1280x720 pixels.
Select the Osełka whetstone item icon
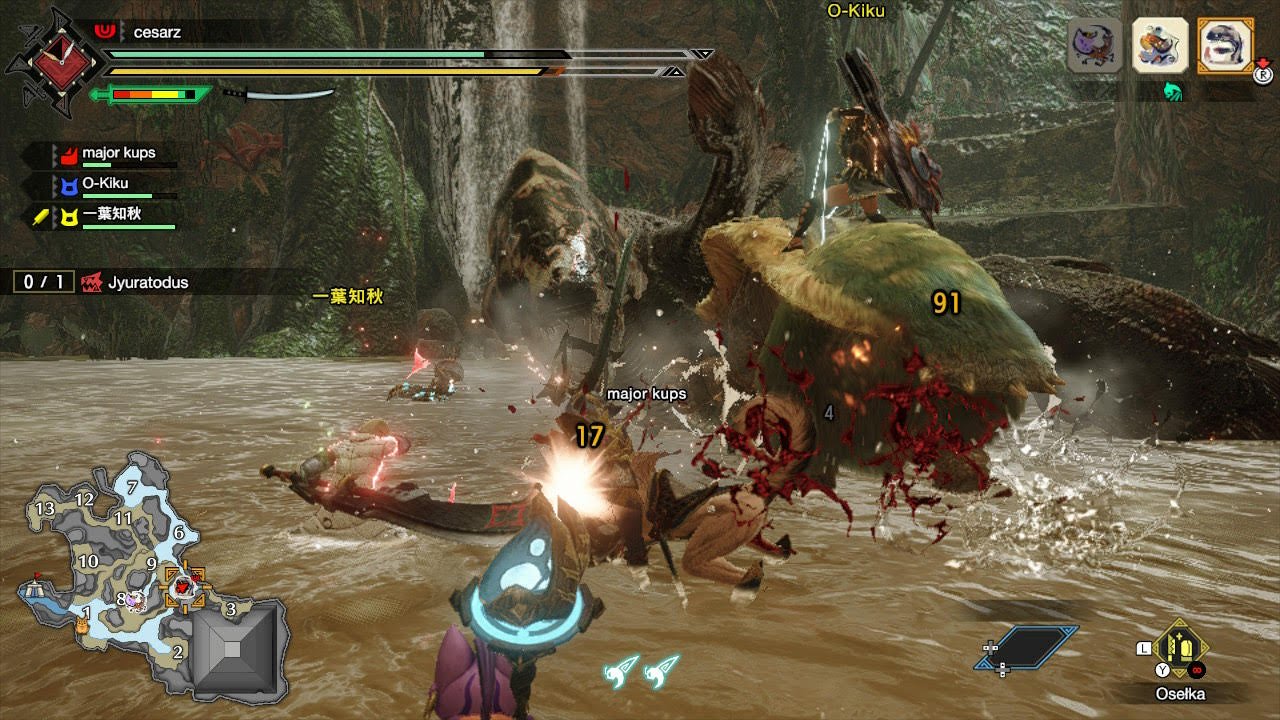click(1182, 648)
